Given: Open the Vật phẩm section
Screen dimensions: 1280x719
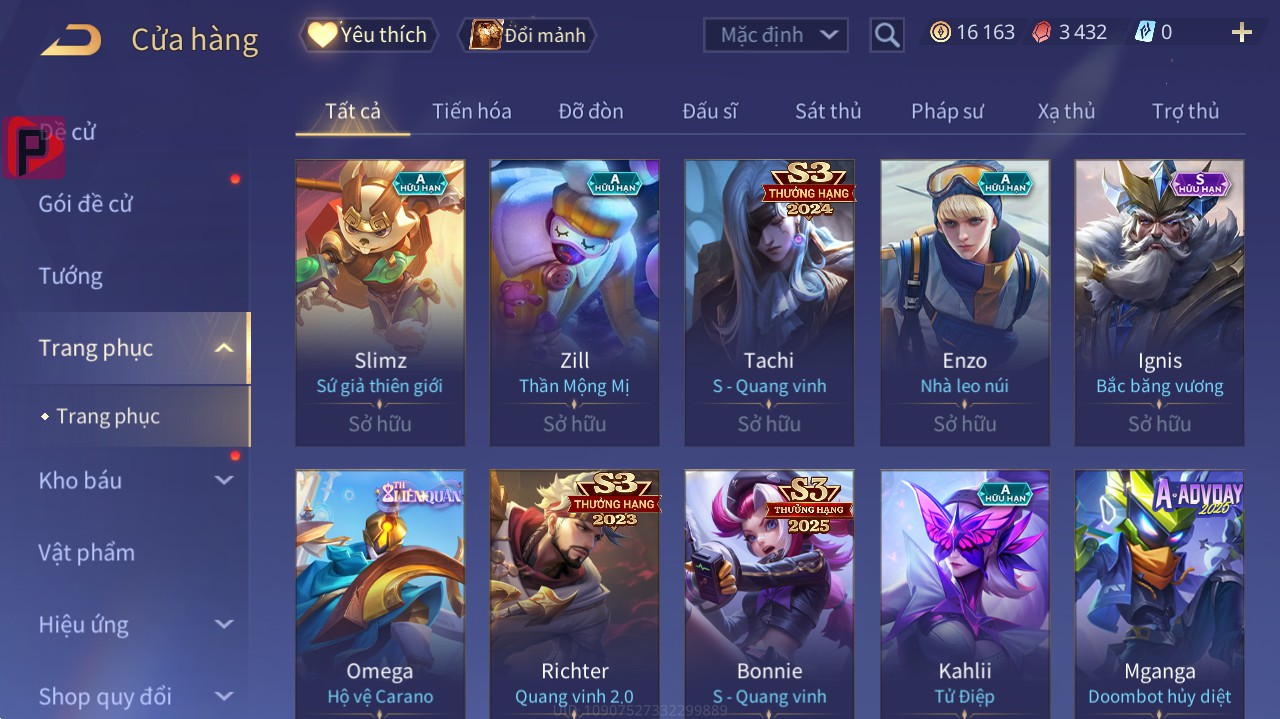Looking at the screenshot, I should pyautogui.click(x=87, y=552).
